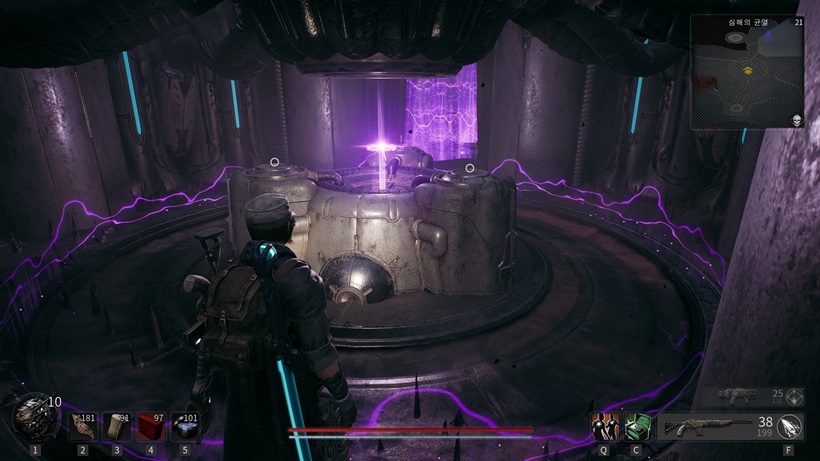Screen dimensions: 820x461
Task: Use the brown root consumable slot
Action: coord(83,426)
